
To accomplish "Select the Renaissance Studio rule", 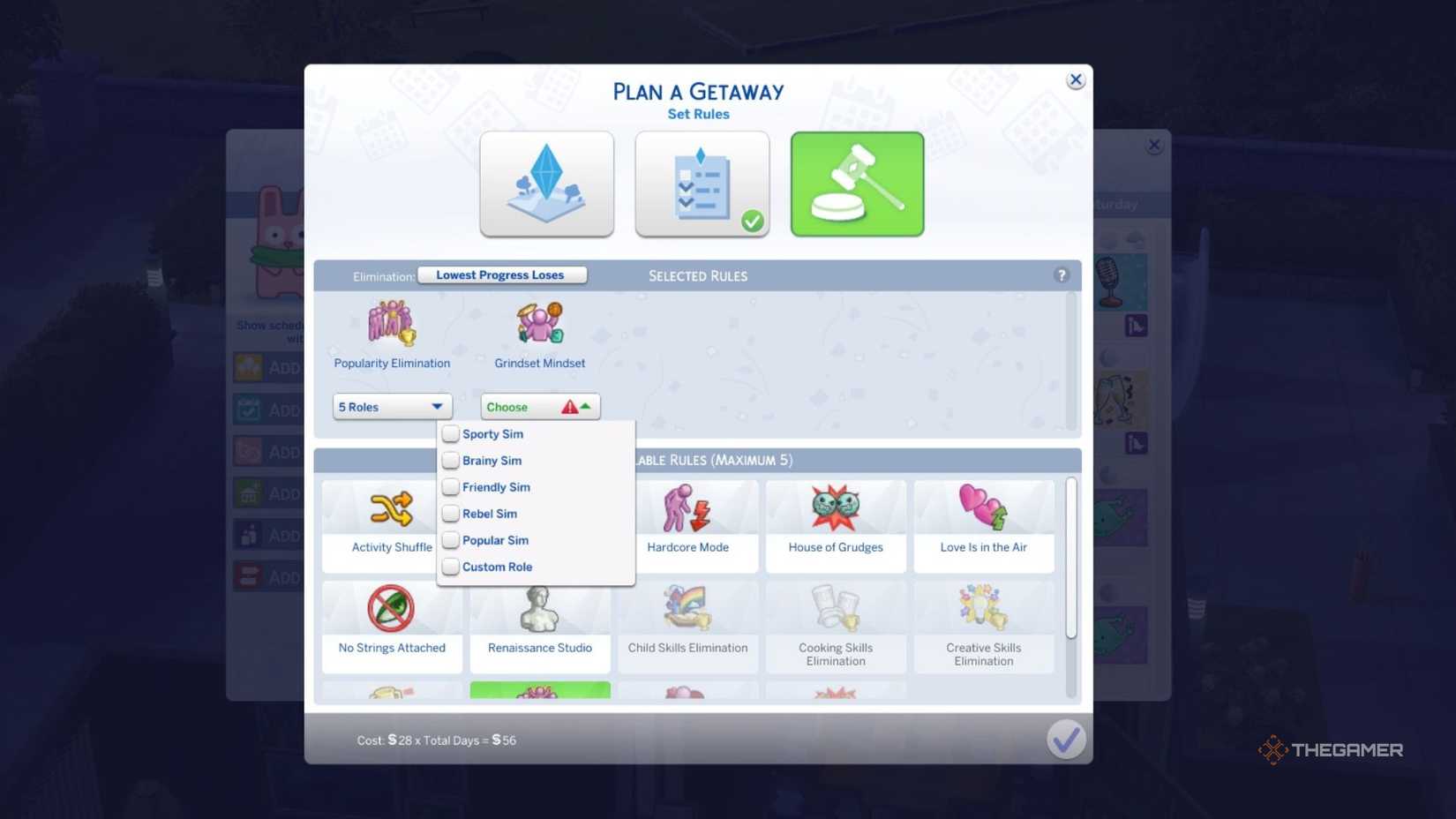I will coord(539,625).
